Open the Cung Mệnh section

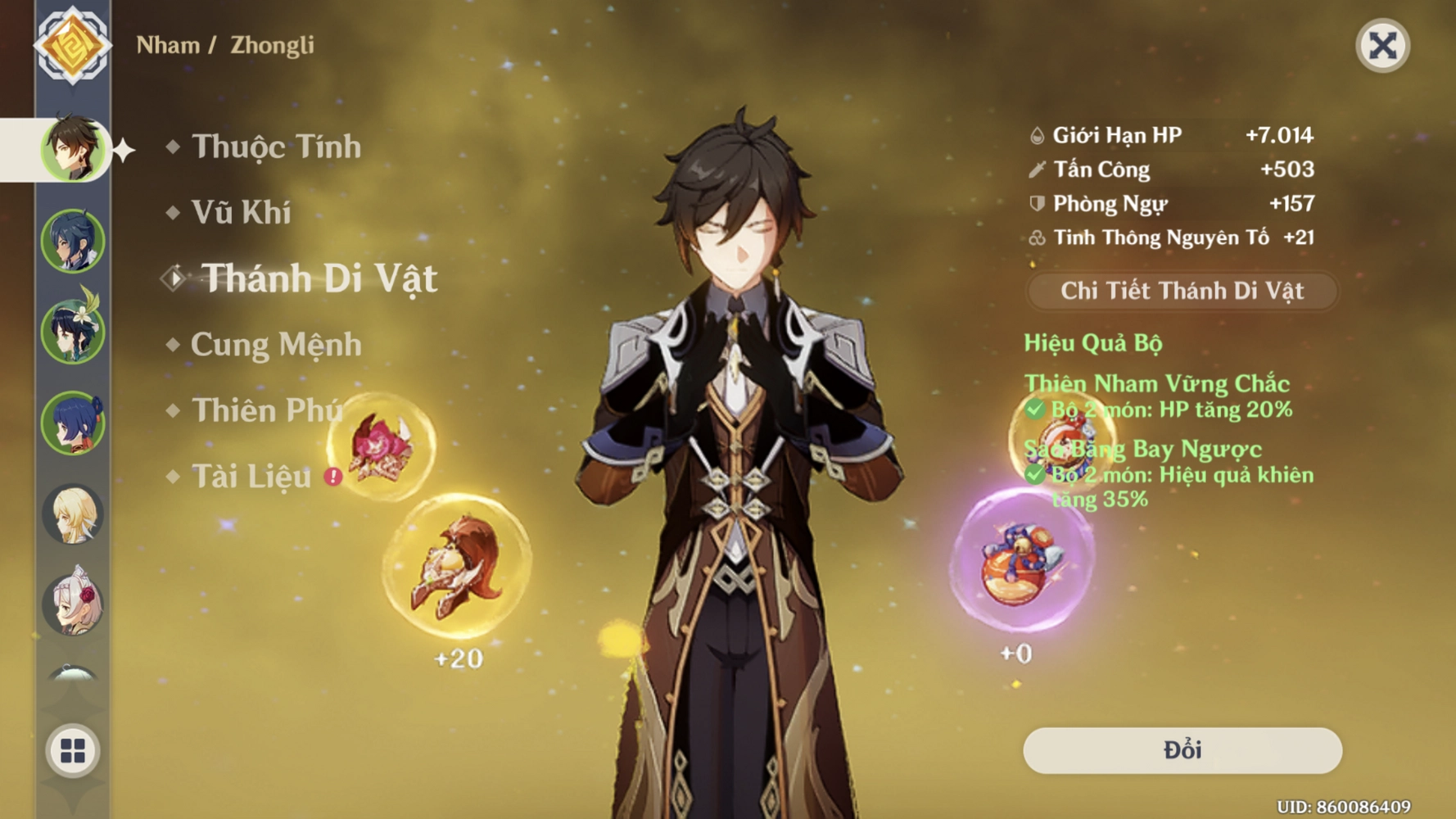[x=274, y=345]
